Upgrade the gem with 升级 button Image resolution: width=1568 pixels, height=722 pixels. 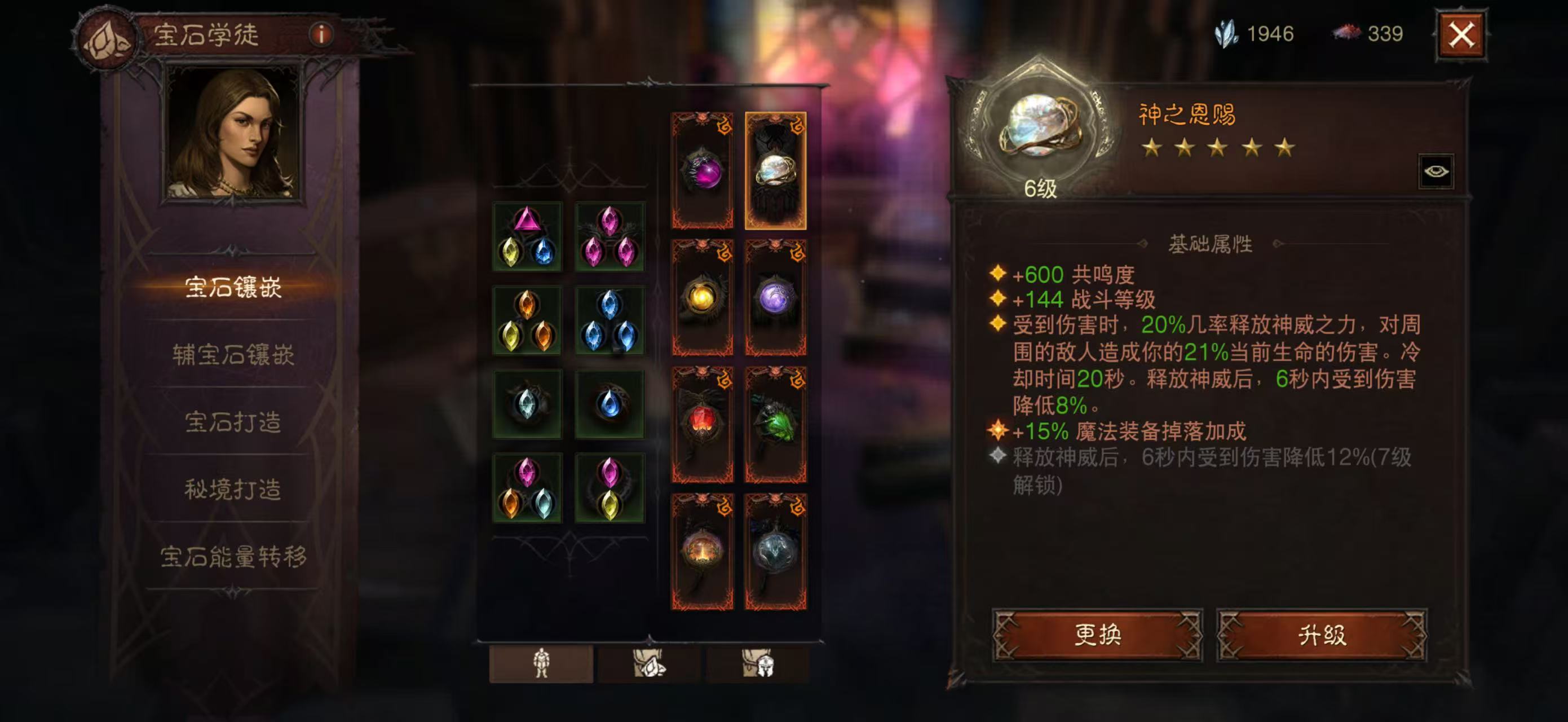point(1322,635)
